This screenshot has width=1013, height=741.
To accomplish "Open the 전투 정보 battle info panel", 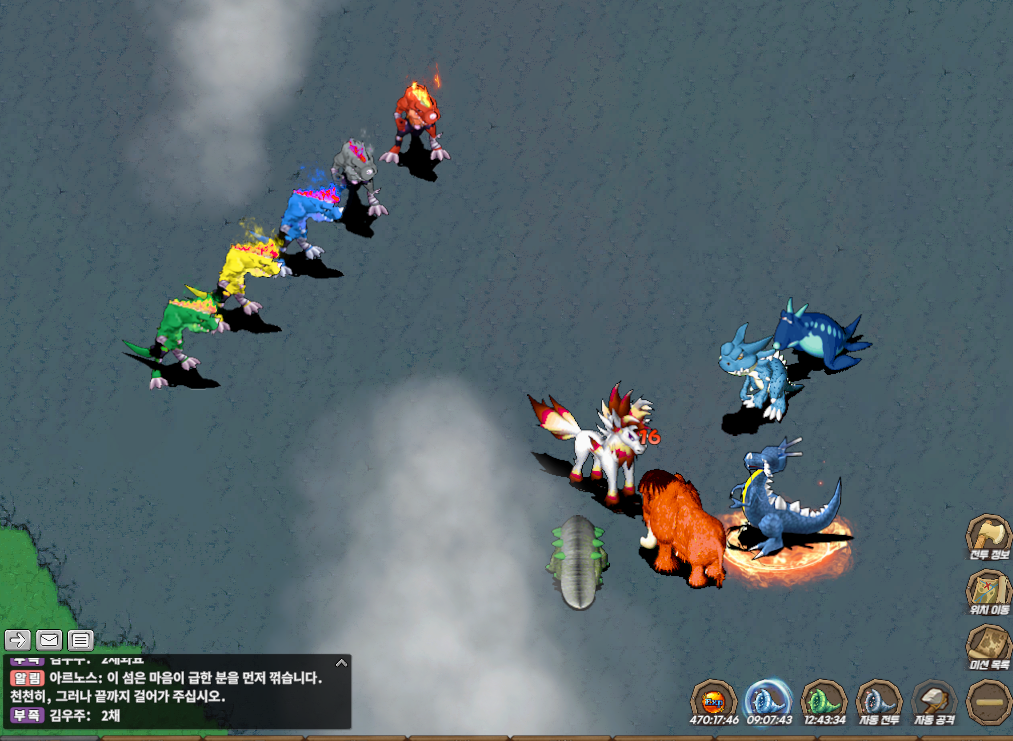I will click(989, 536).
